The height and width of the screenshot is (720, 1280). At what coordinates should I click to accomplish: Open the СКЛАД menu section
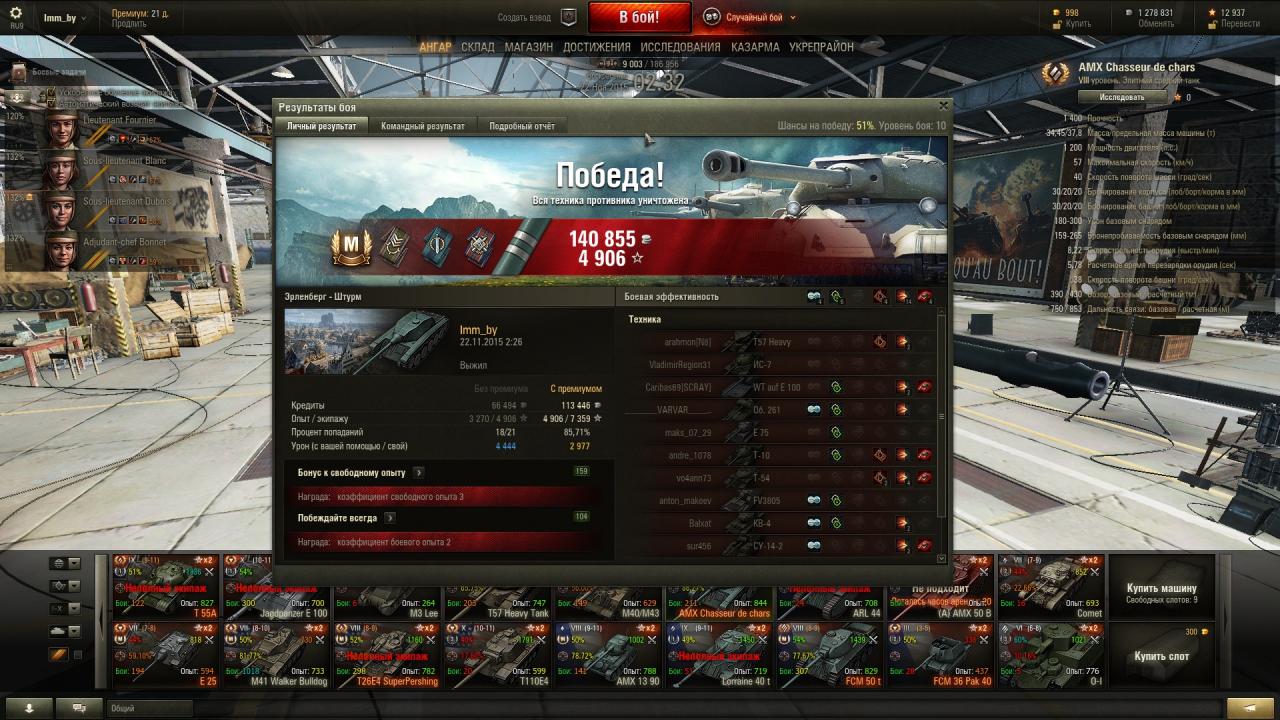pos(478,47)
